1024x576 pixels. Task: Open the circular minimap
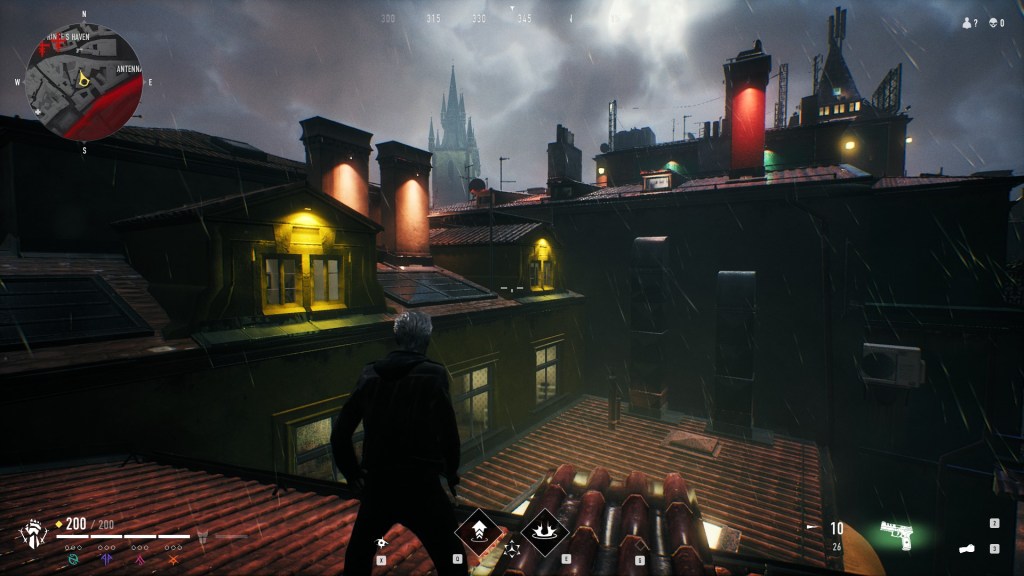83,81
